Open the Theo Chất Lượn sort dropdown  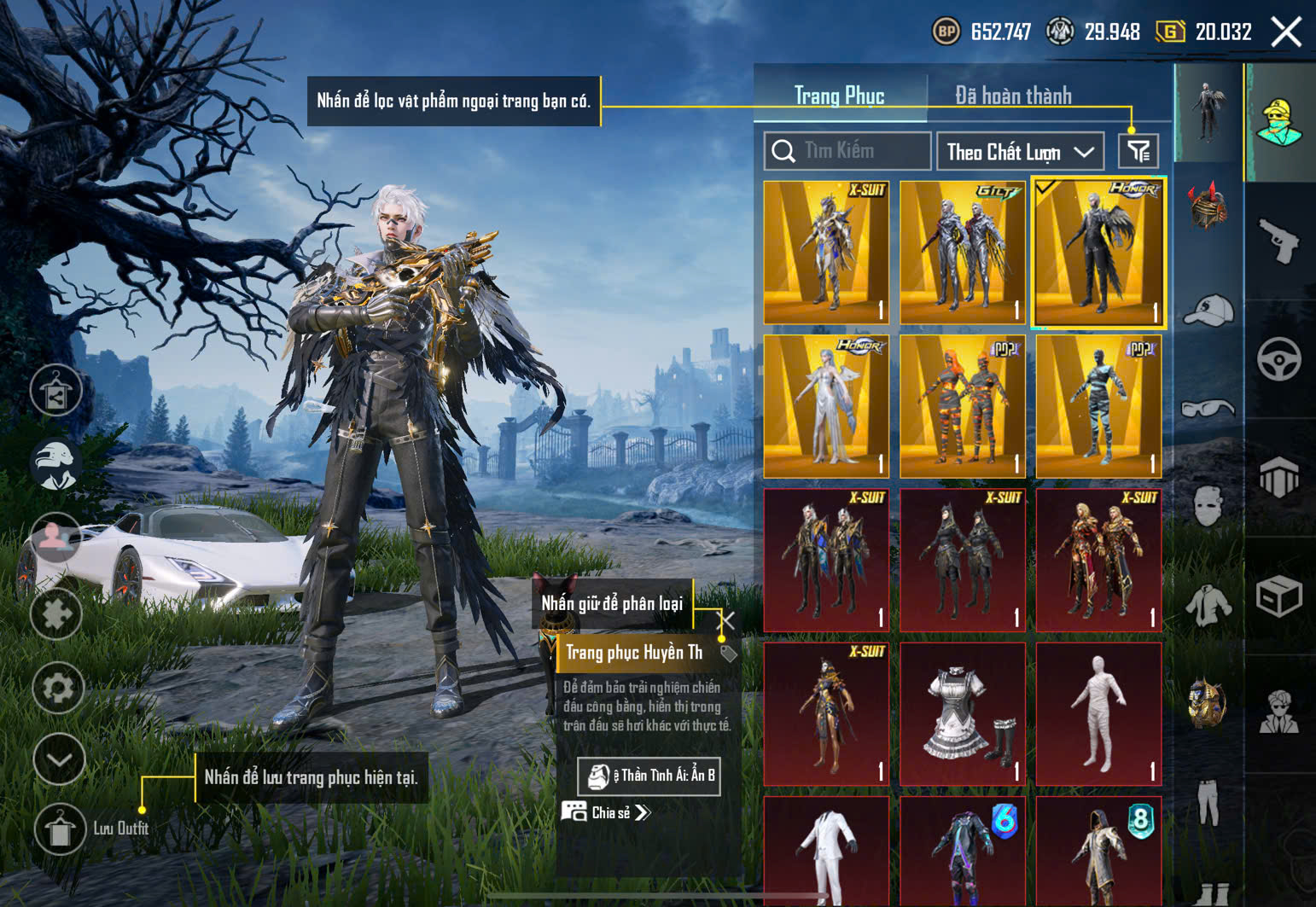click(1020, 152)
